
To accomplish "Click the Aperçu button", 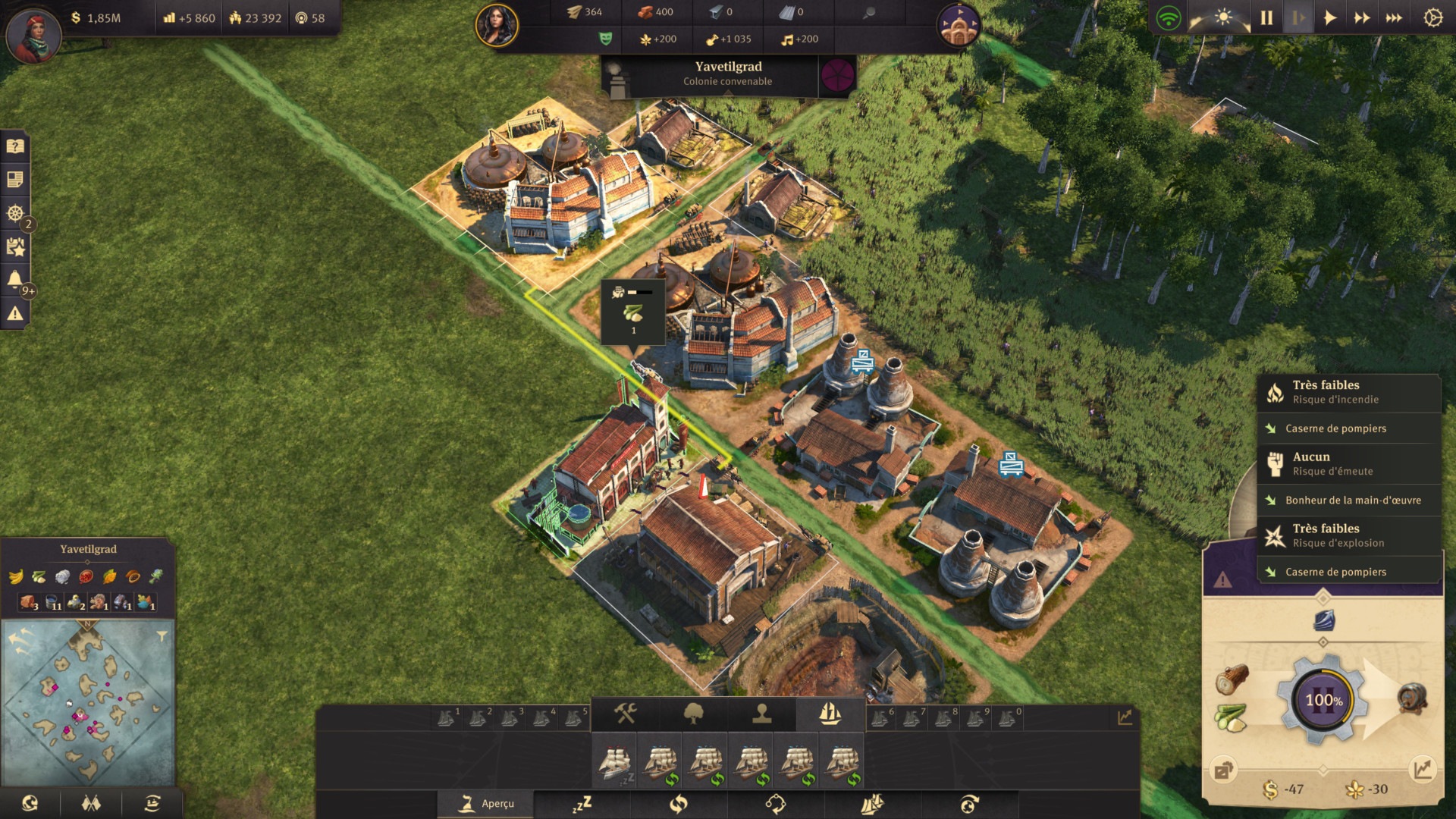I will tap(485, 804).
